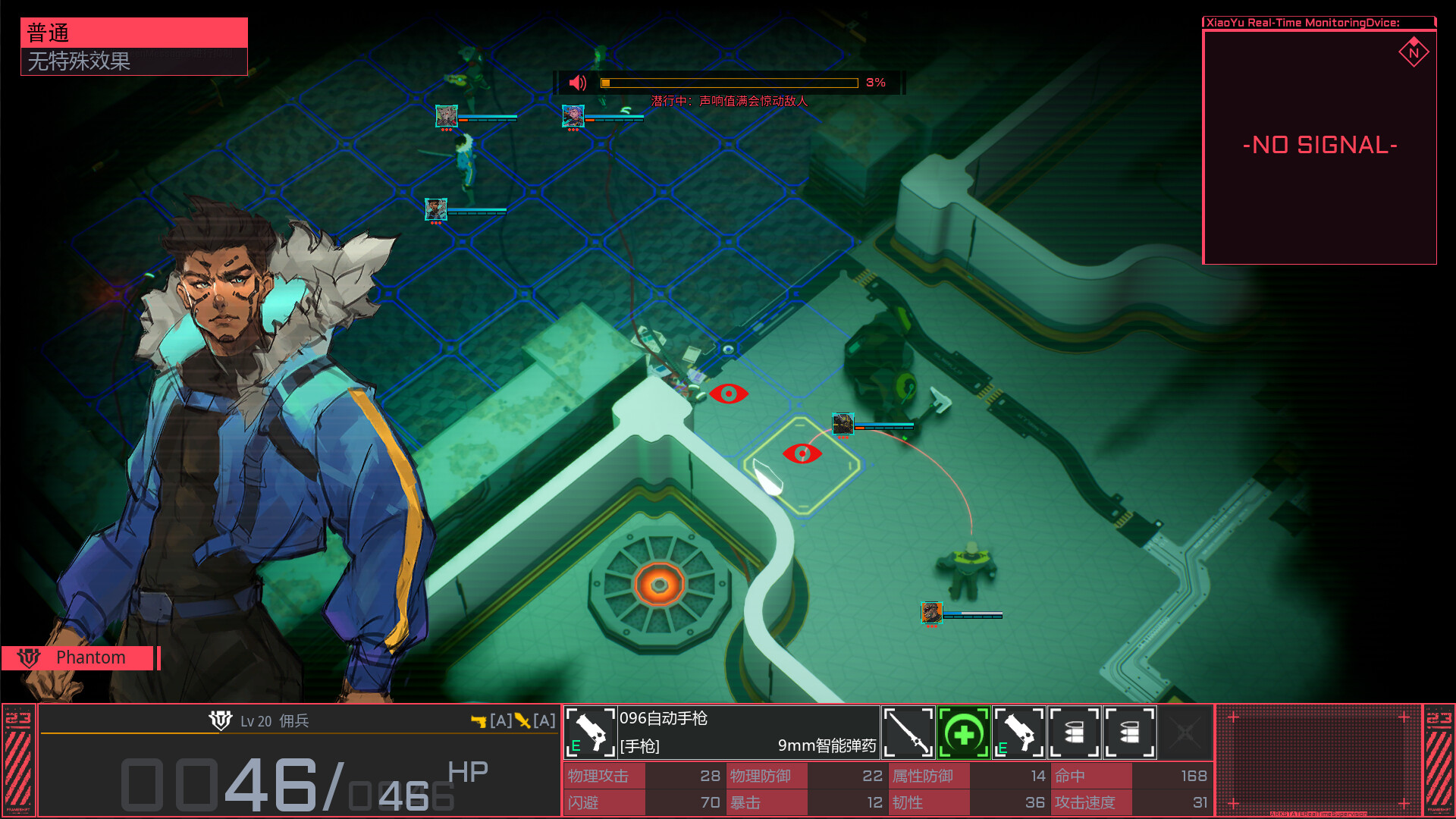Click the N compass icon

click(x=1414, y=53)
